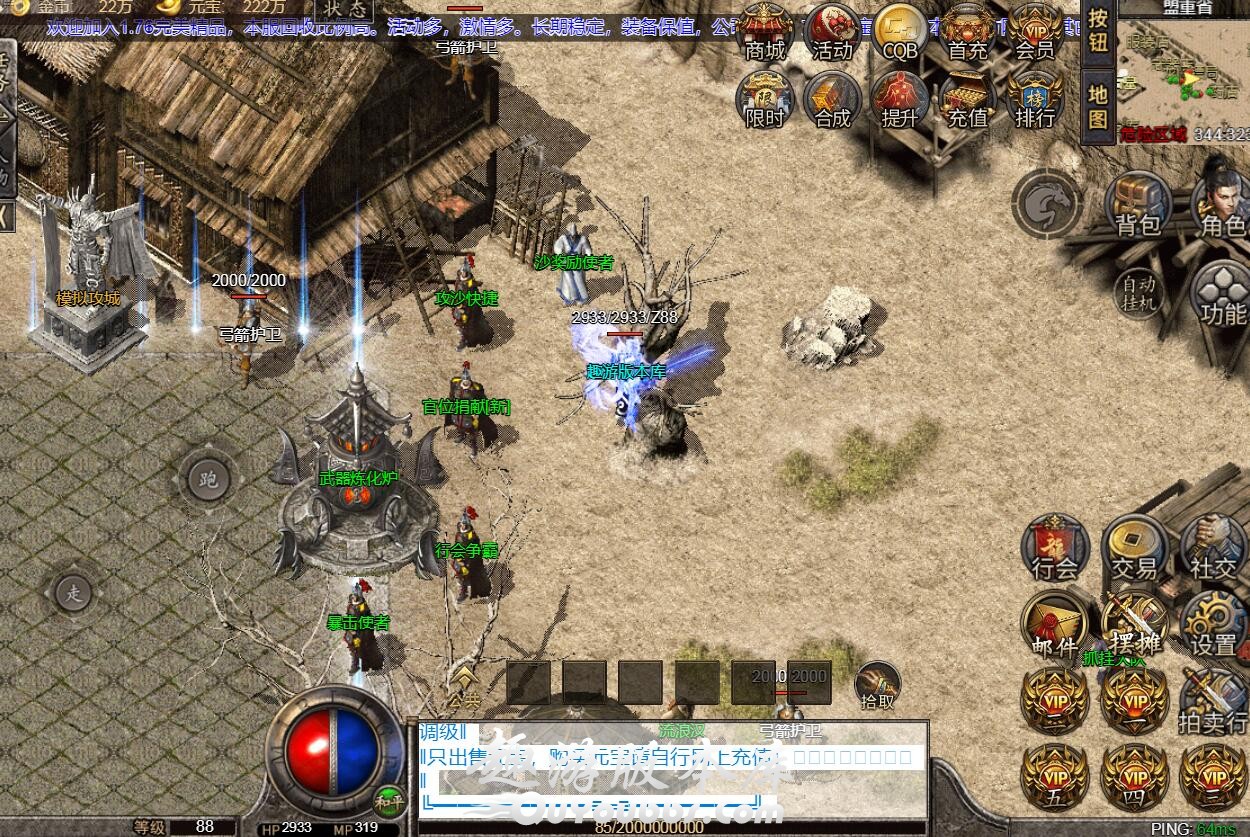This screenshot has height=837, width=1250.
Task: Open the 充值 recharge icon
Action: [967, 100]
